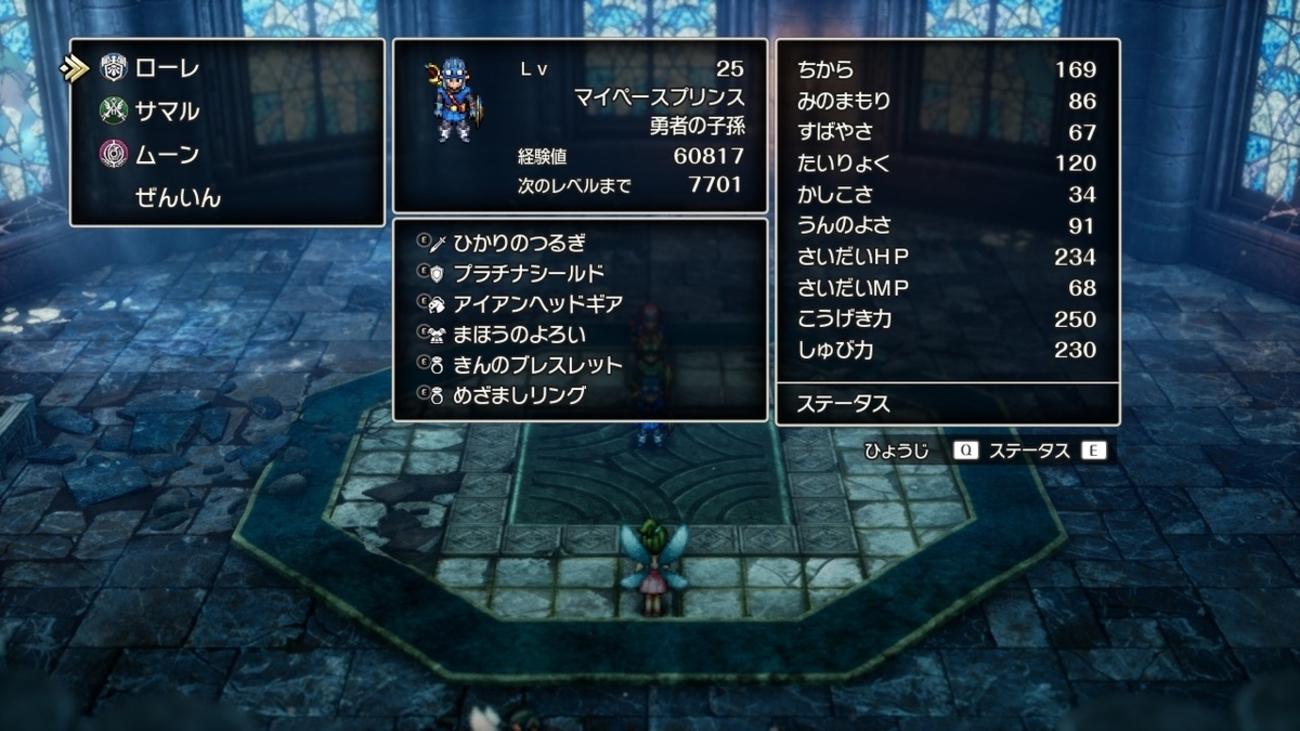Select the ひかりのつるぎ weapon slot

tap(519, 243)
